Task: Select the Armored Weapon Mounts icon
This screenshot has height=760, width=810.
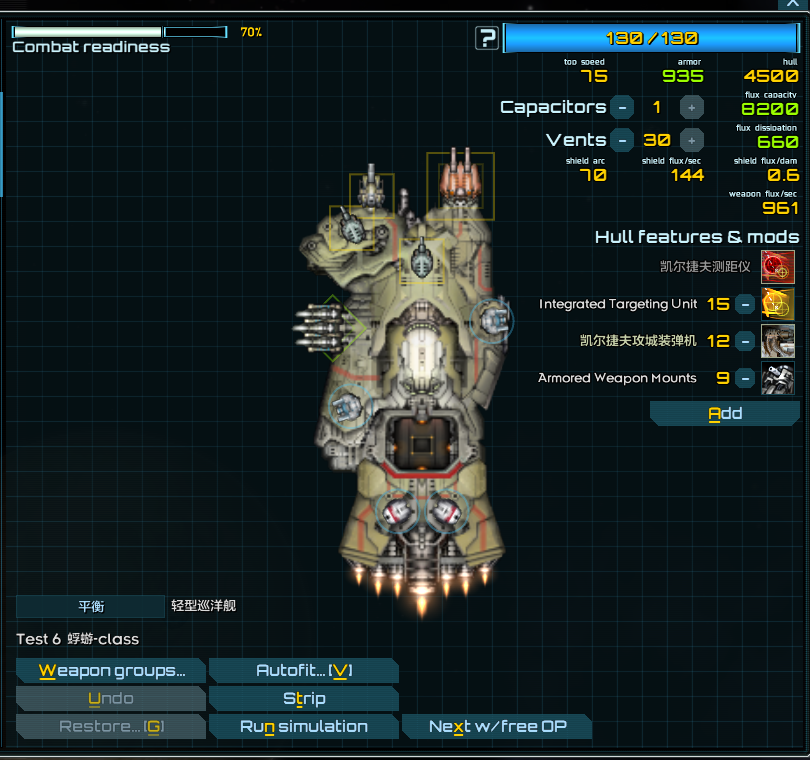Action: tap(778, 378)
